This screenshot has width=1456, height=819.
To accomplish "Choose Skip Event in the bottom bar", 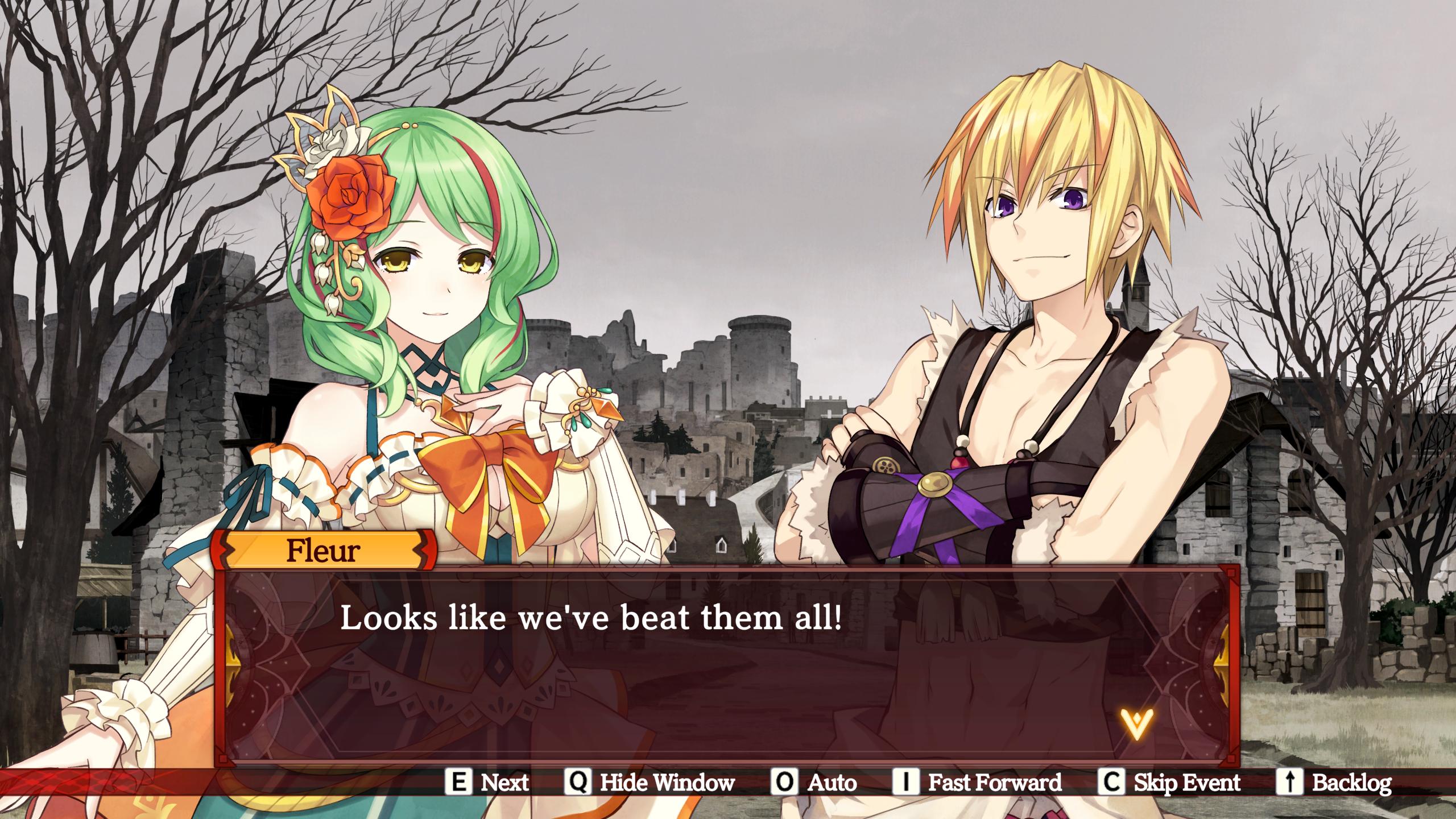I will tap(1187, 783).
